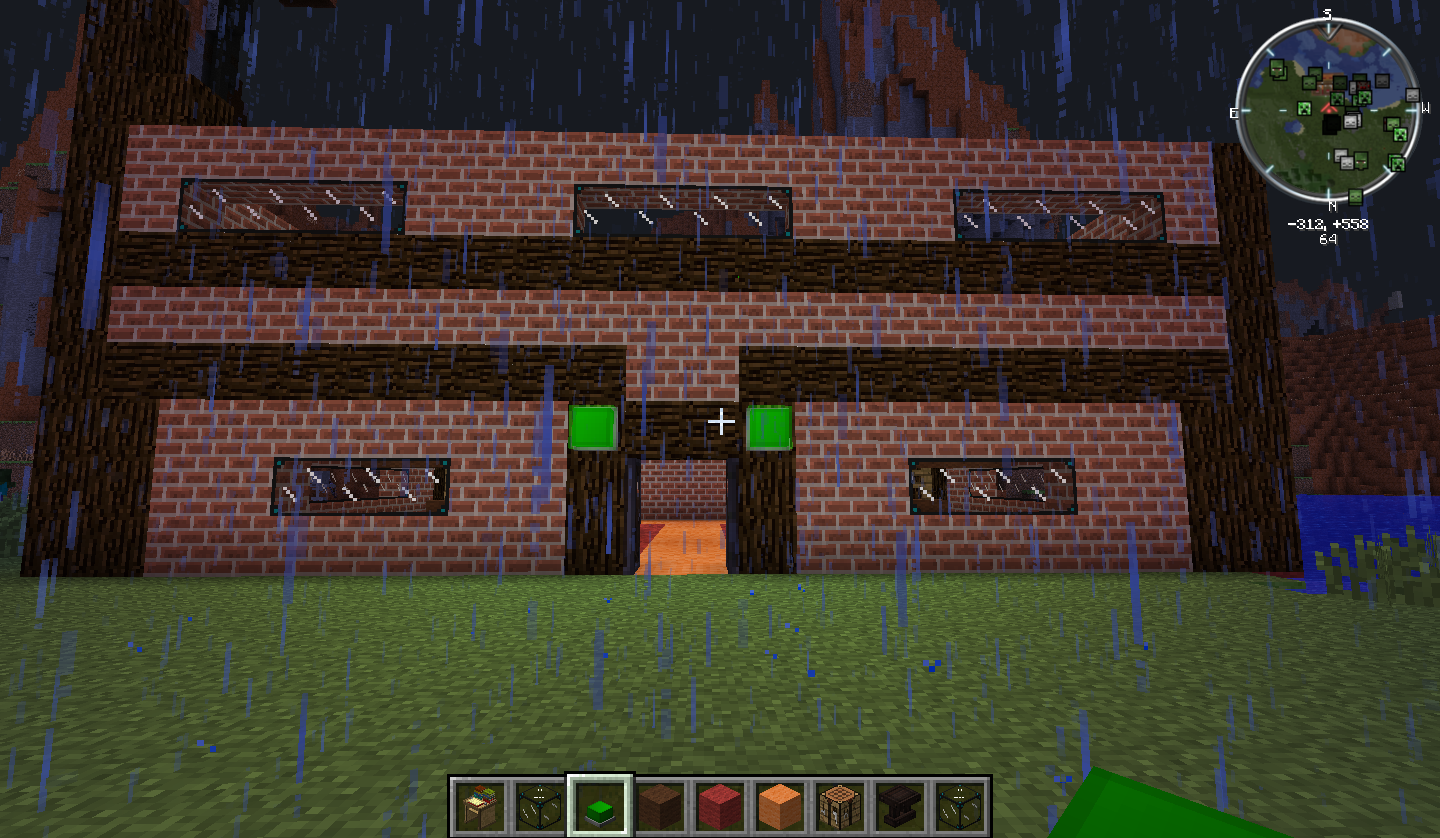Pick the orange block hotbar slot
The height and width of the screenshot is (838, 1440).
(780, 805)
